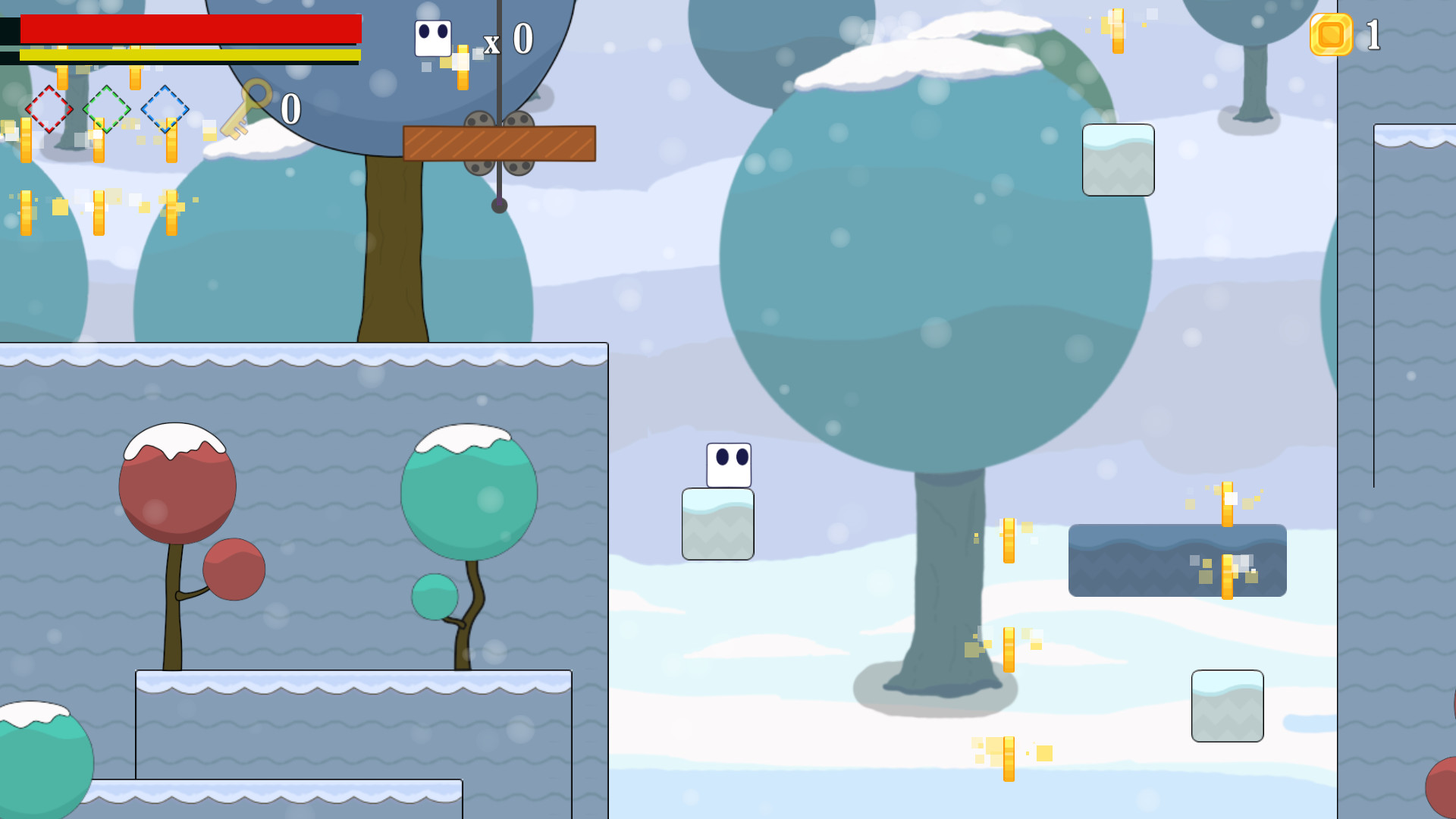Click the pendulum ball hanging below the platform

[498, 205]
